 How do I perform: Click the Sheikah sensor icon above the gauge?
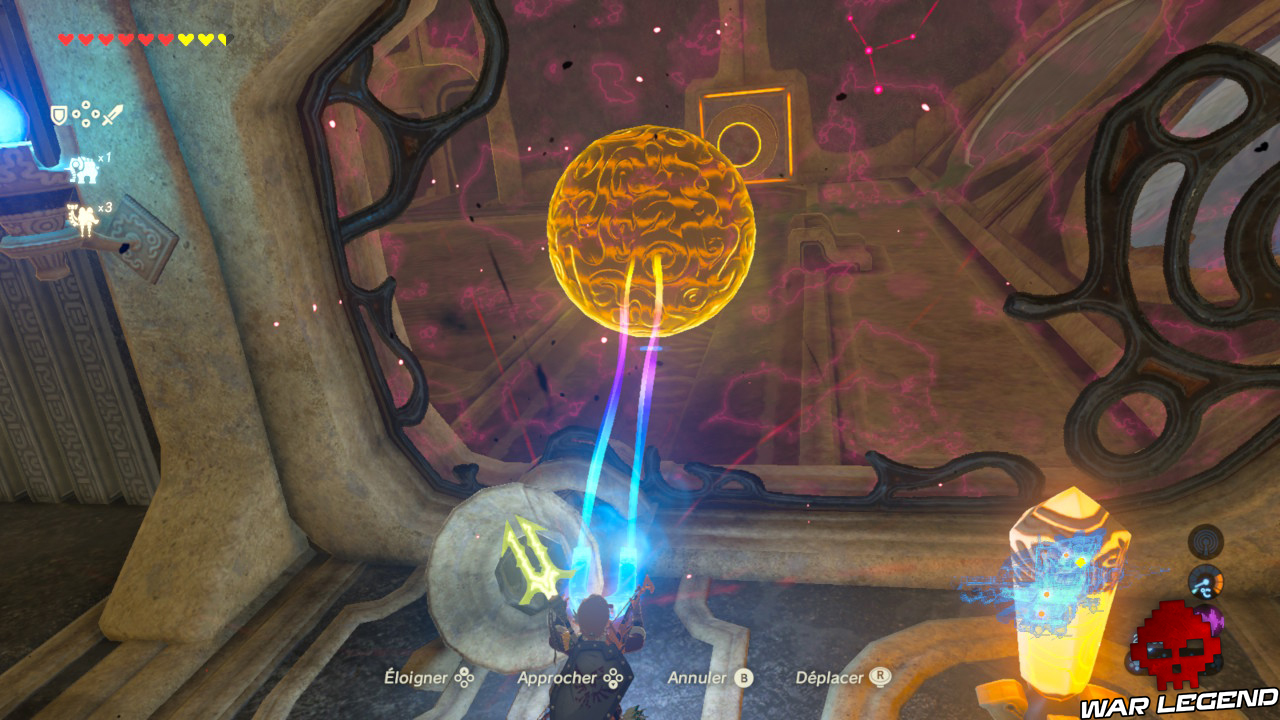(1205, 541)
